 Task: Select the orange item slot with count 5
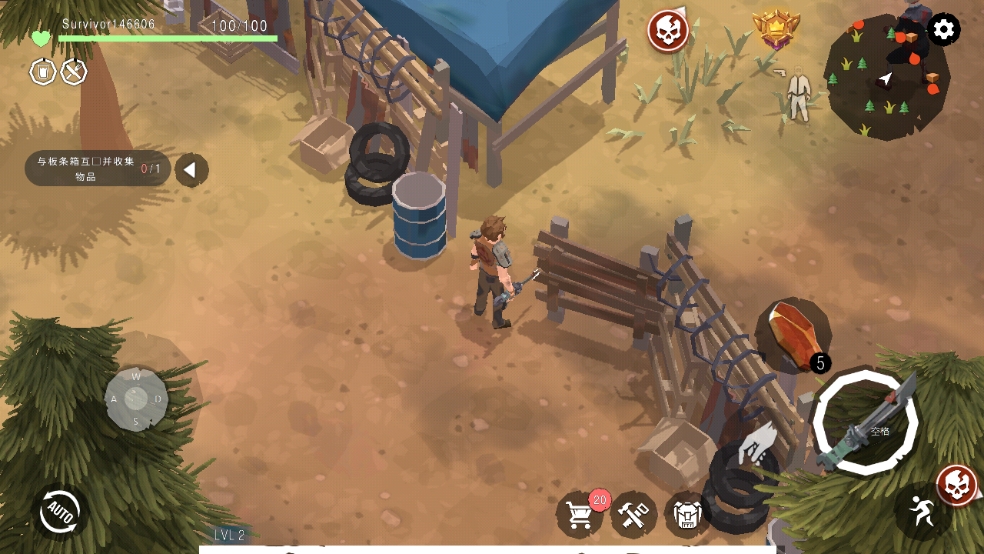(791, 335)
